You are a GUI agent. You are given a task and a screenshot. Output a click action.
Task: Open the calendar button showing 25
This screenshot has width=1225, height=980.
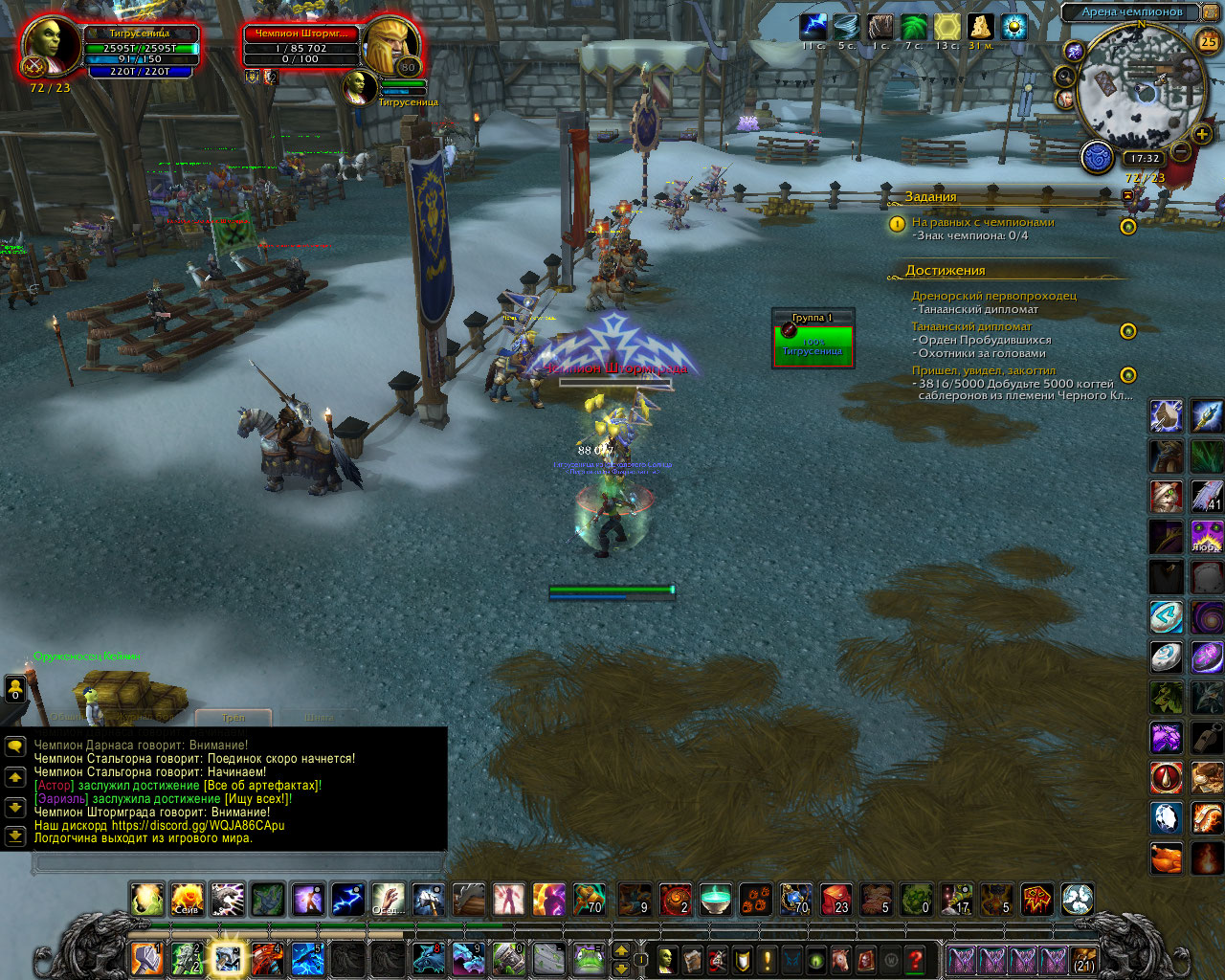[x=1208, y=41]
